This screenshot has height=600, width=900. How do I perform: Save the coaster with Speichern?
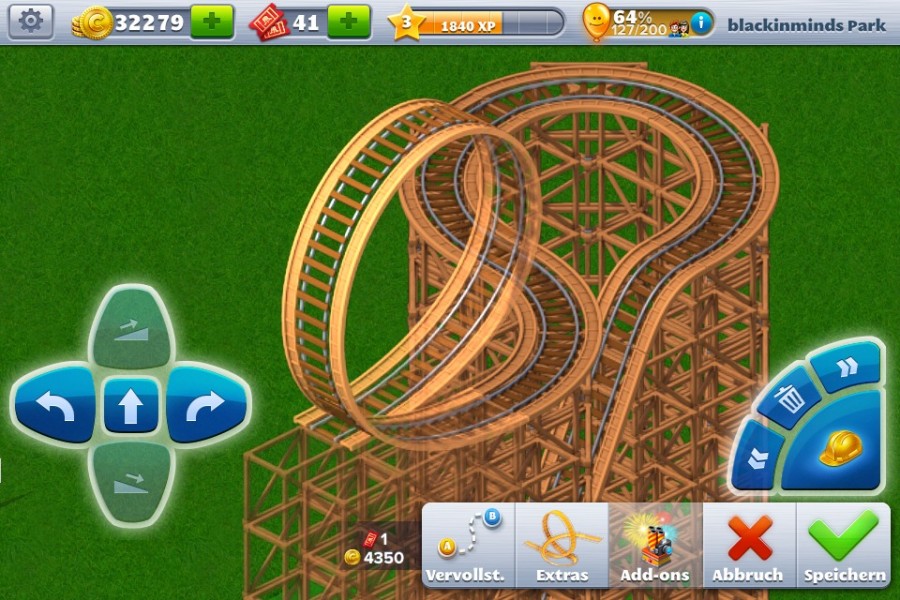coord(844,545)
